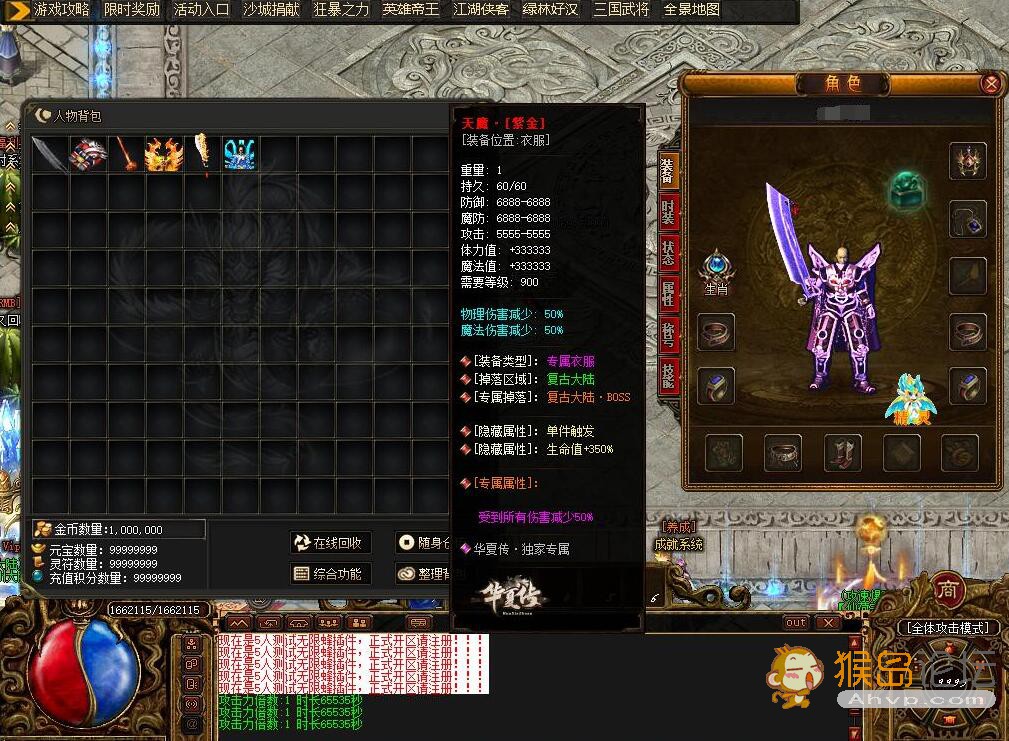
Task: Open the 生肖 zodiac slot
Action: coord(716,269)
